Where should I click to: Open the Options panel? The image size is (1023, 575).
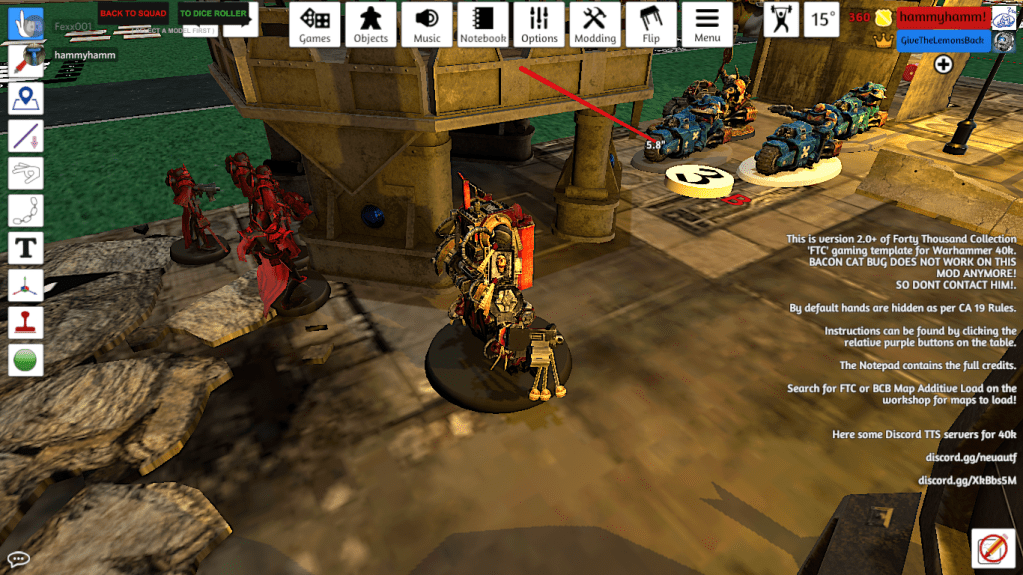click(539, 24)
